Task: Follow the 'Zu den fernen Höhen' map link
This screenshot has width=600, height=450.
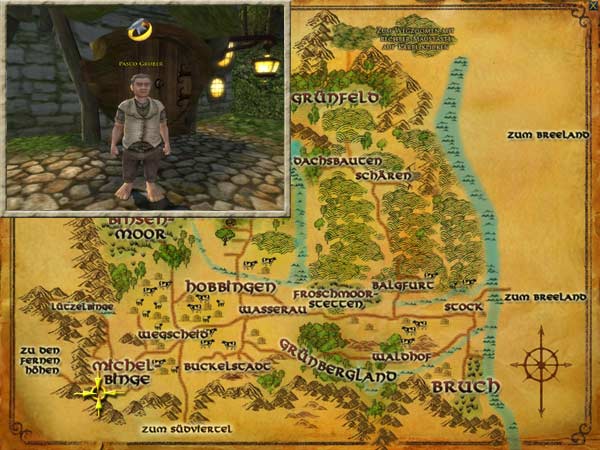Action: point(40,359)
